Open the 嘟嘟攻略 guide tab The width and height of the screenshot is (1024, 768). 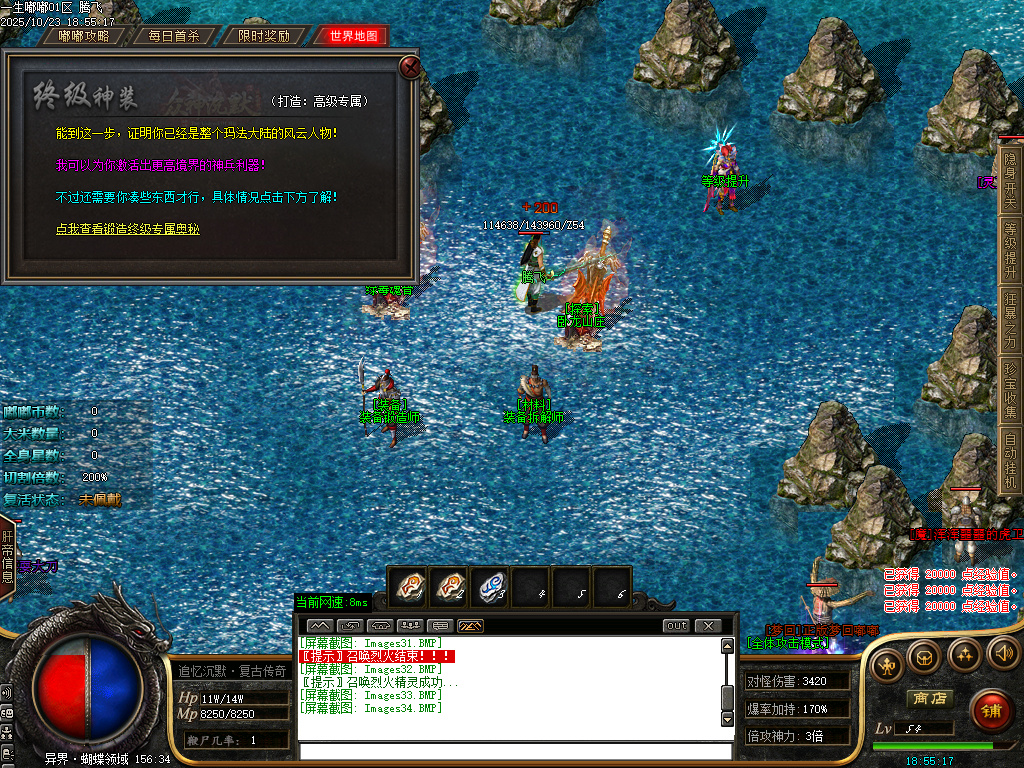click(84, 36)
